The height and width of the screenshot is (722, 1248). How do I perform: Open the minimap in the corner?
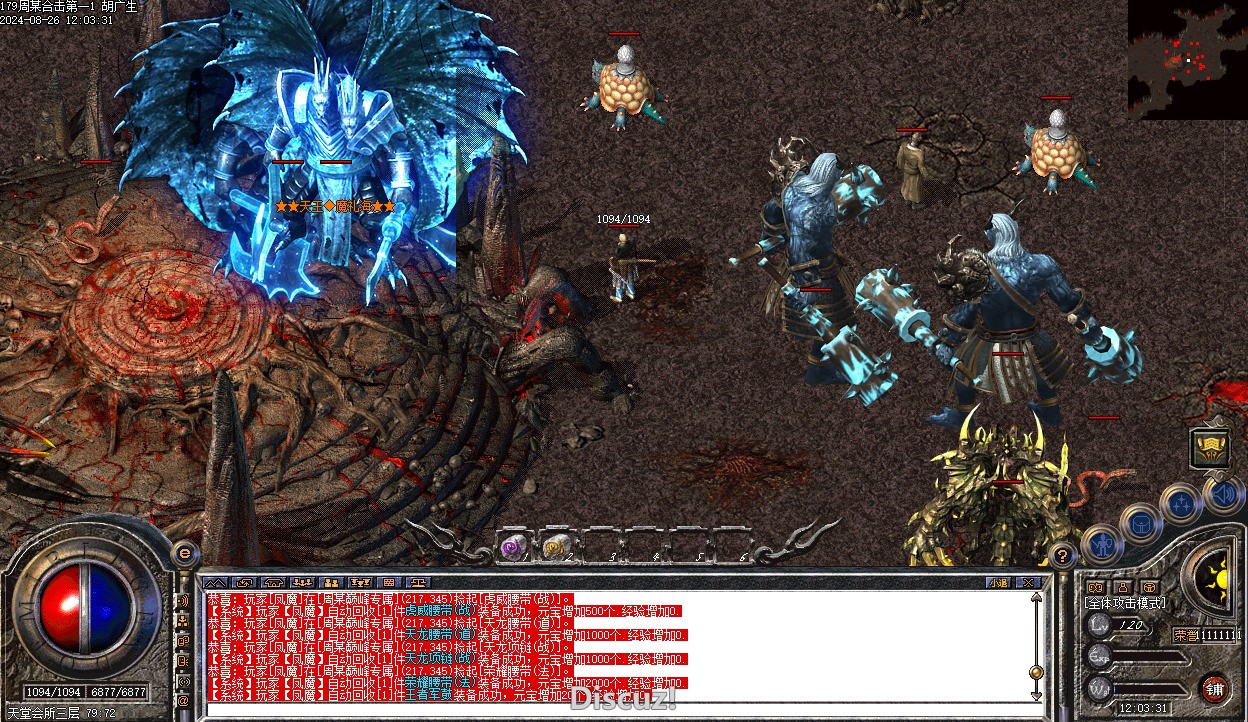[1188, 59]
